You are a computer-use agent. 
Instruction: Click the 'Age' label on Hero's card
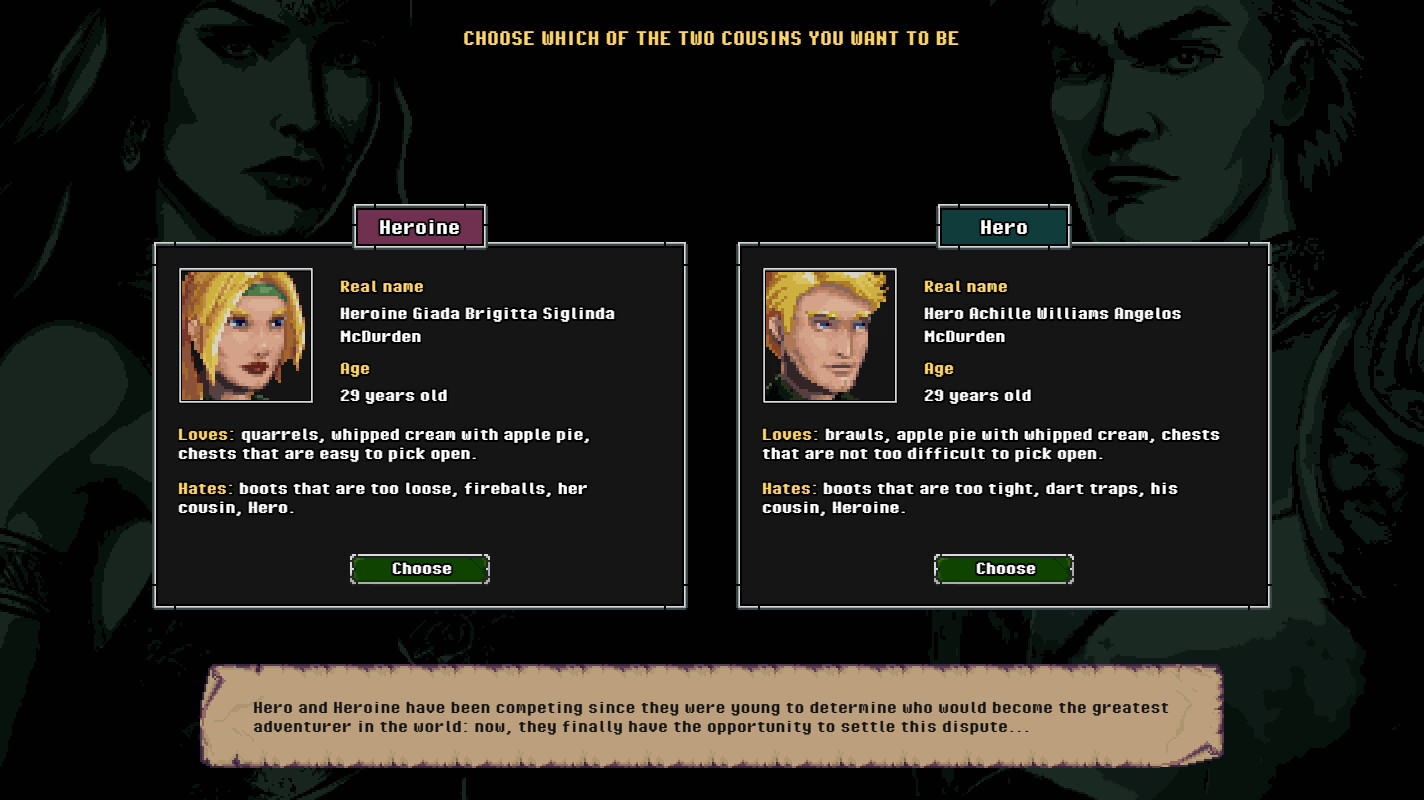coord(938,368)
